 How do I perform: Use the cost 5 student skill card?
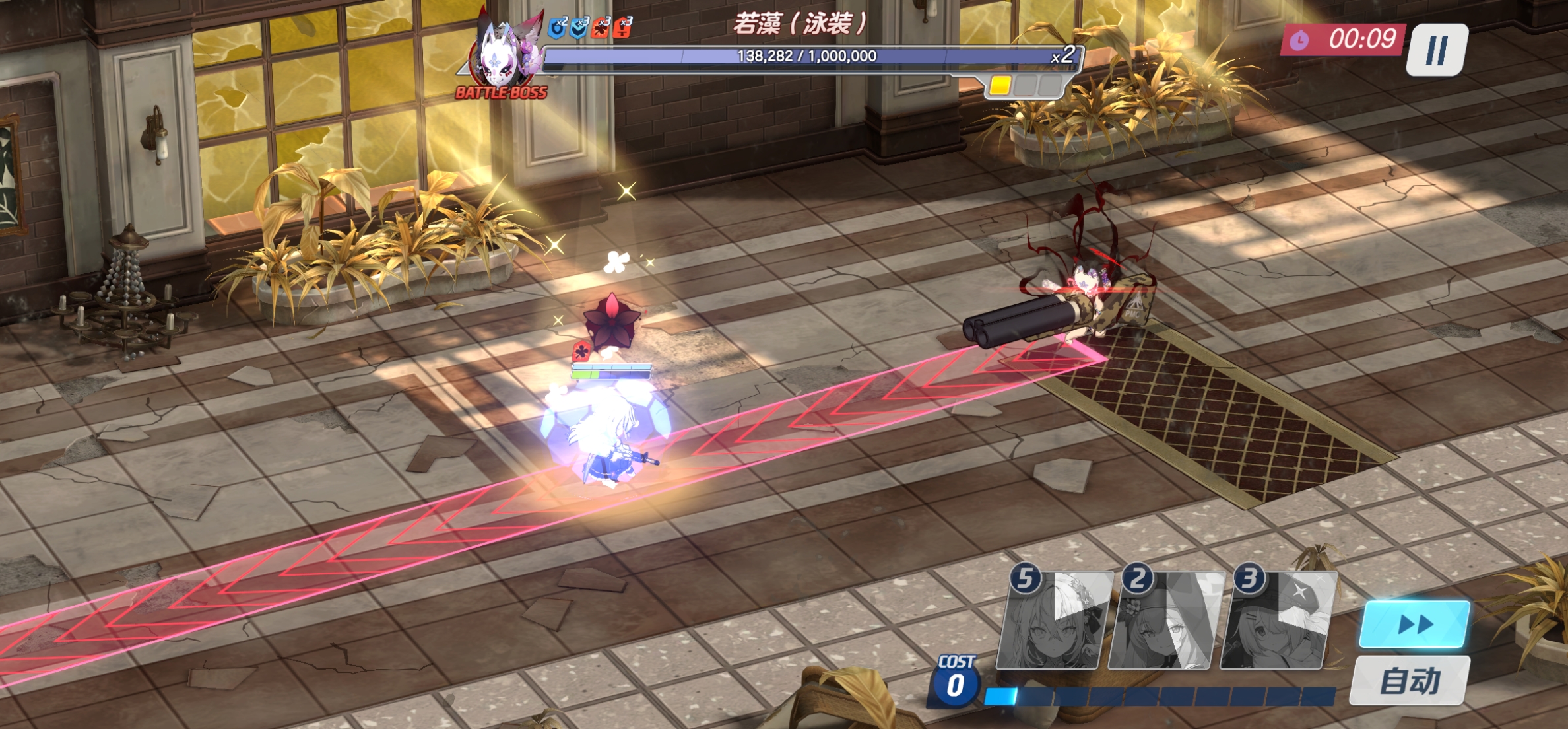1053,622
